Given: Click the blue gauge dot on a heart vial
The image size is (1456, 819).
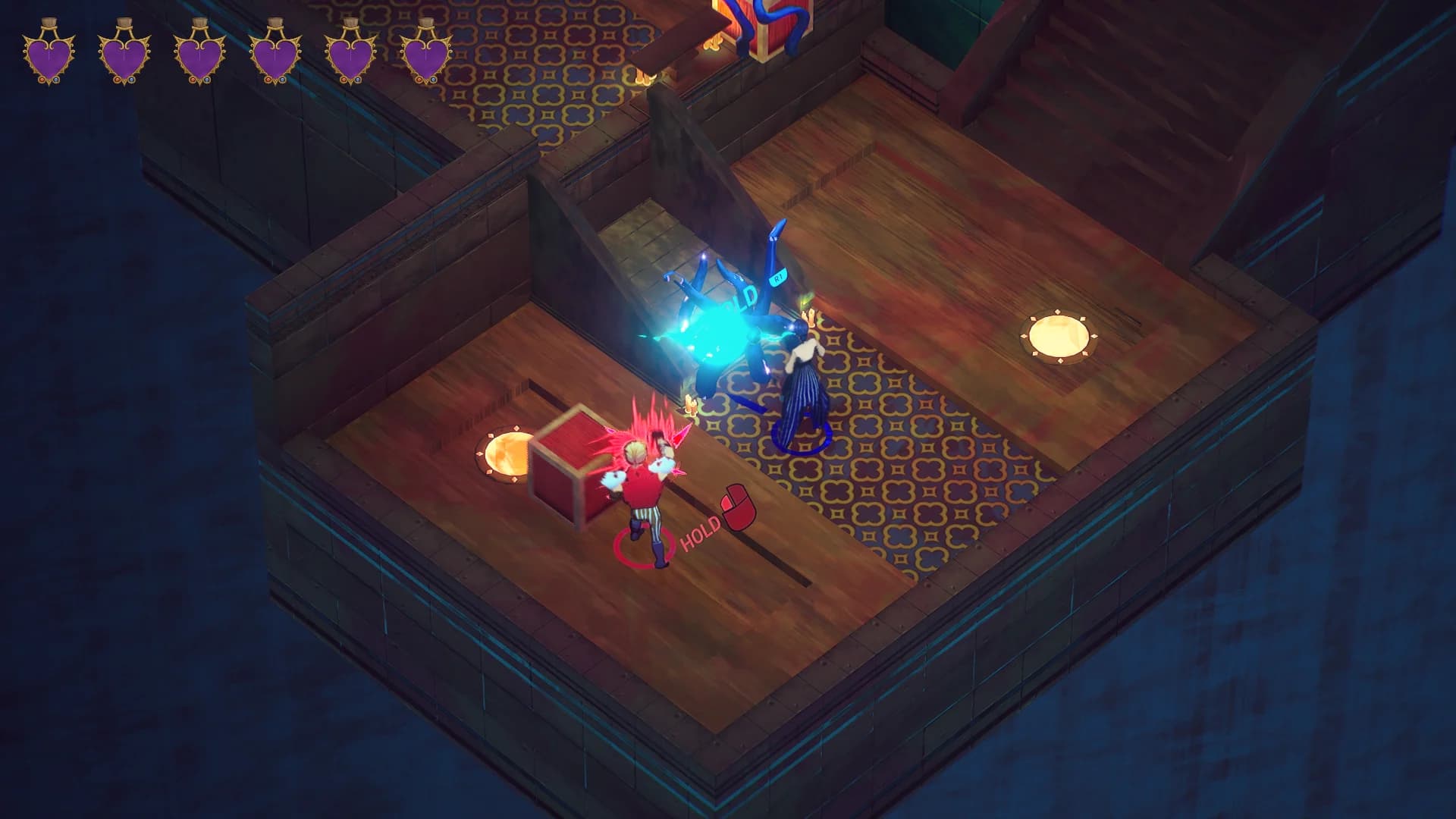Looking at the screenshot, I should tap(58, 80).
